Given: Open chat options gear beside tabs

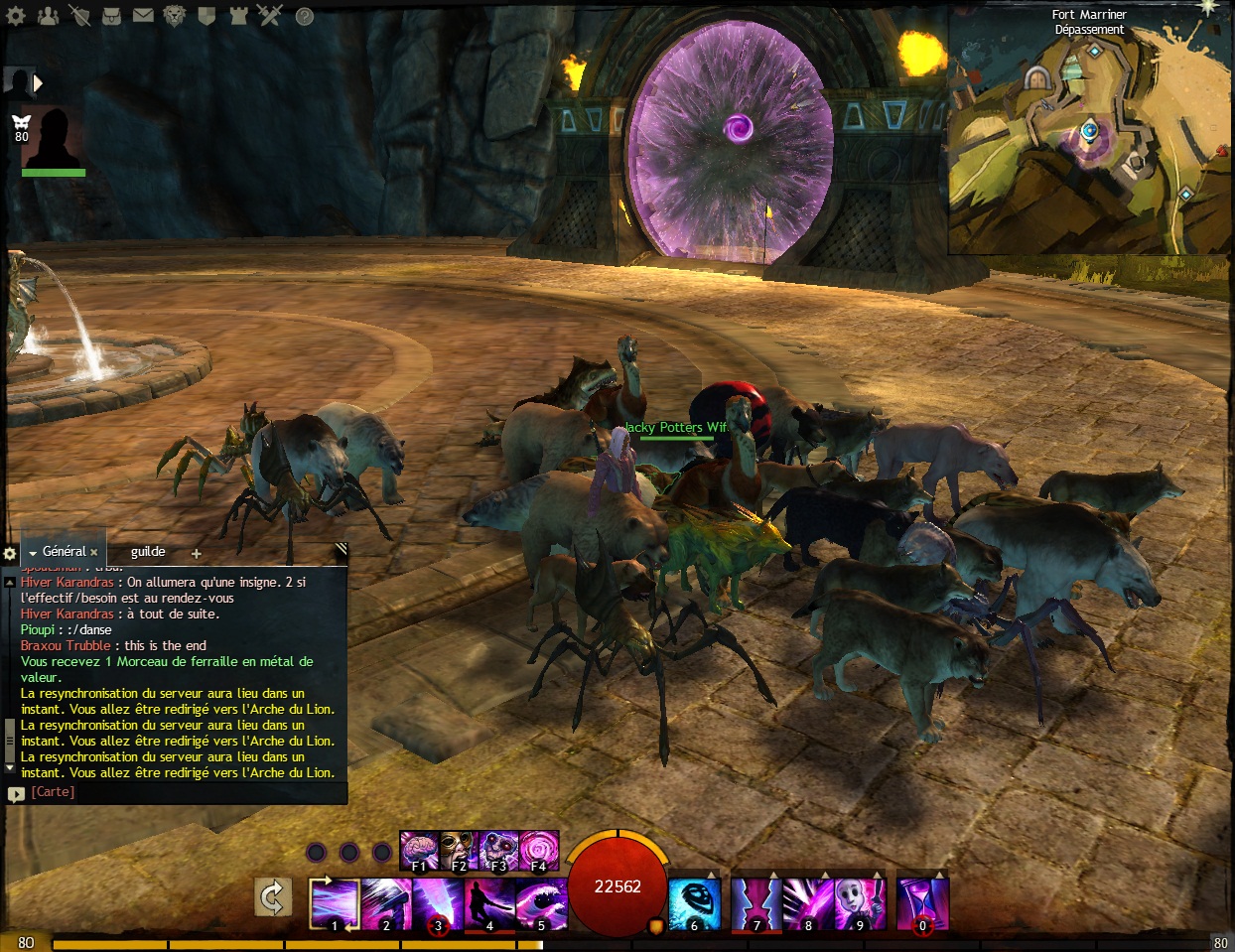Looking at the screenshot, I should [10, 554].
